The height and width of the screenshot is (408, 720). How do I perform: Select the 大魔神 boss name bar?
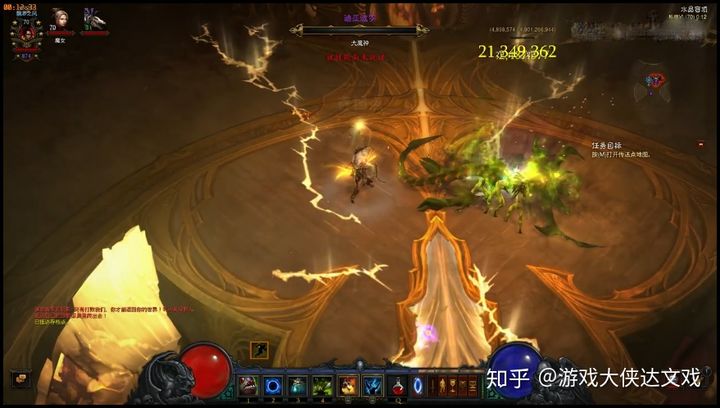(x=360, y=44)
